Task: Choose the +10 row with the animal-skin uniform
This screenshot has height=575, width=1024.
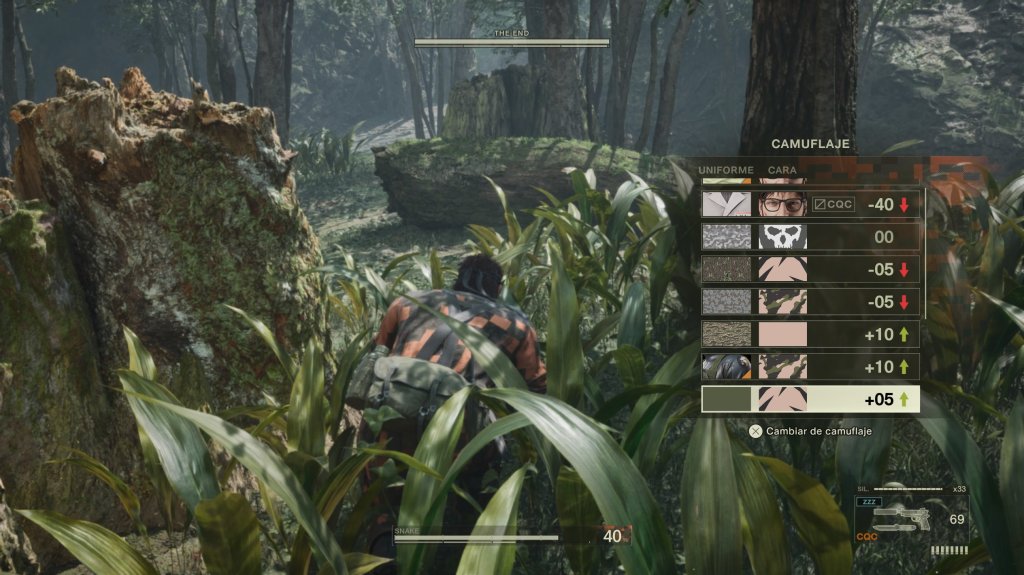Action: click(810, 366)
